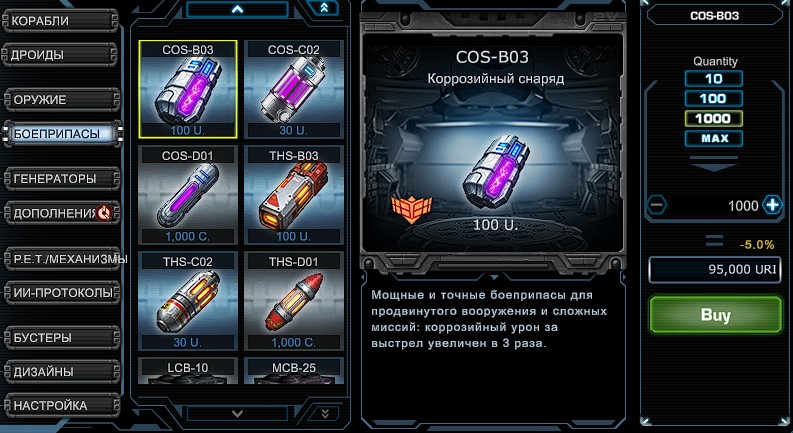The image size is (793, 433).
Task: Select the COS-C02 ammo item
Action: coord(294,90)
